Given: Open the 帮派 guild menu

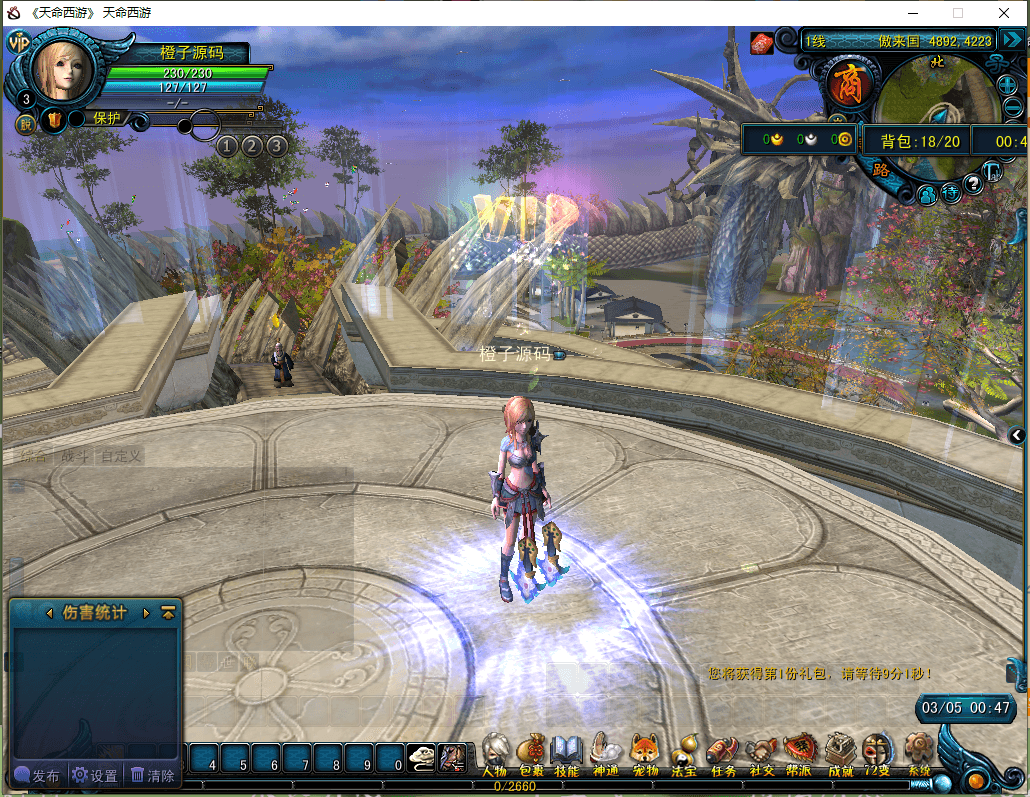Looking at the screenshot, I should 799,752.
